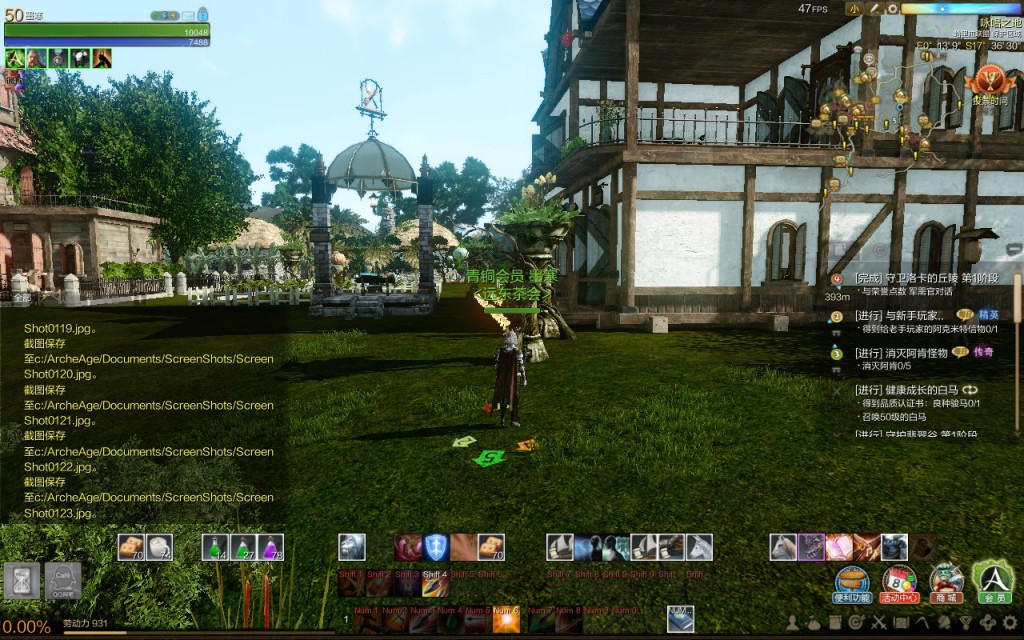Viewport: 1024px width, 640px height.
Task: Open the 会员 membership panel
Action: (x=993, y=580)
